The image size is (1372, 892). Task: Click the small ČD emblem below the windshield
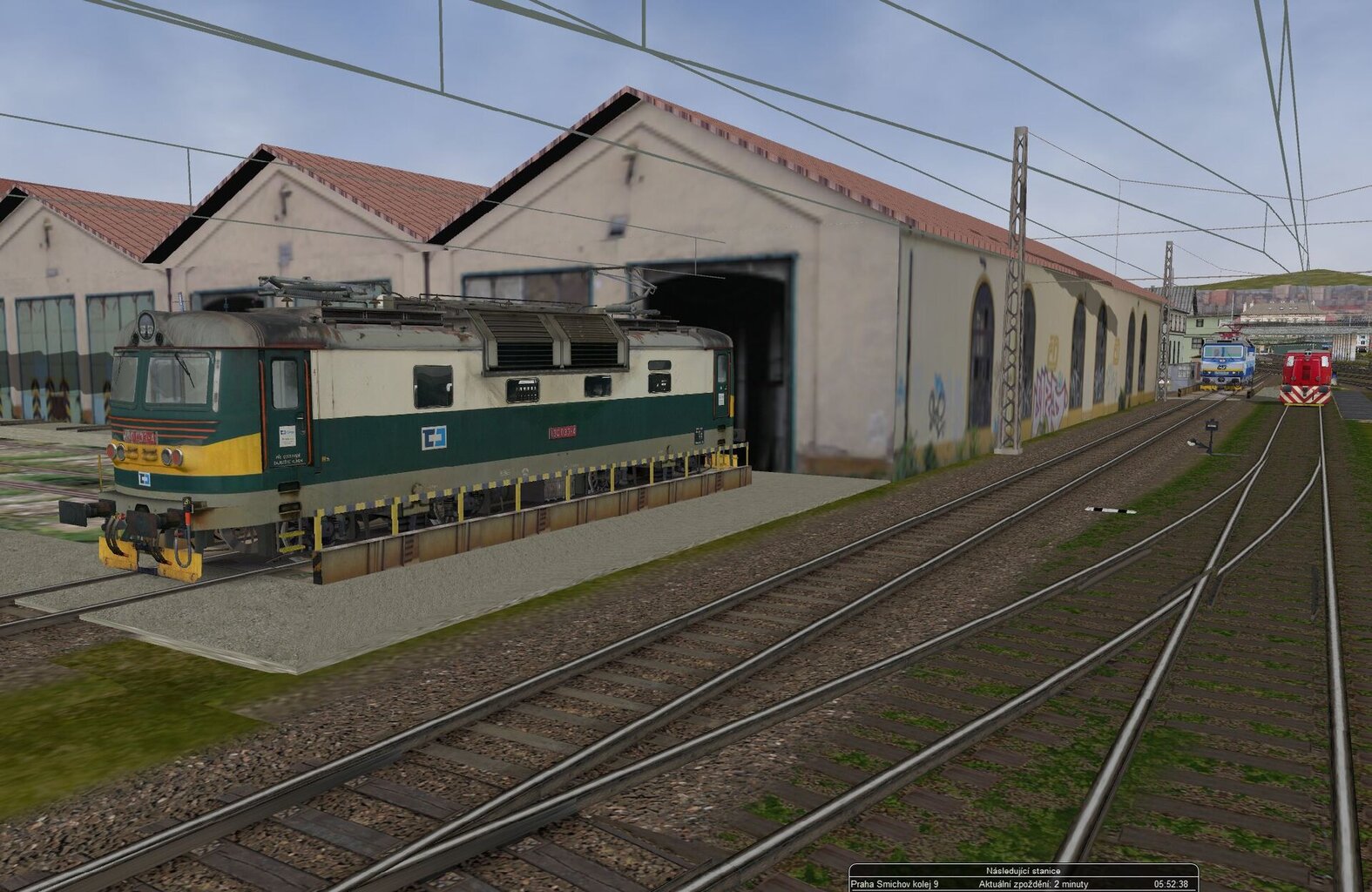[145, 480]
